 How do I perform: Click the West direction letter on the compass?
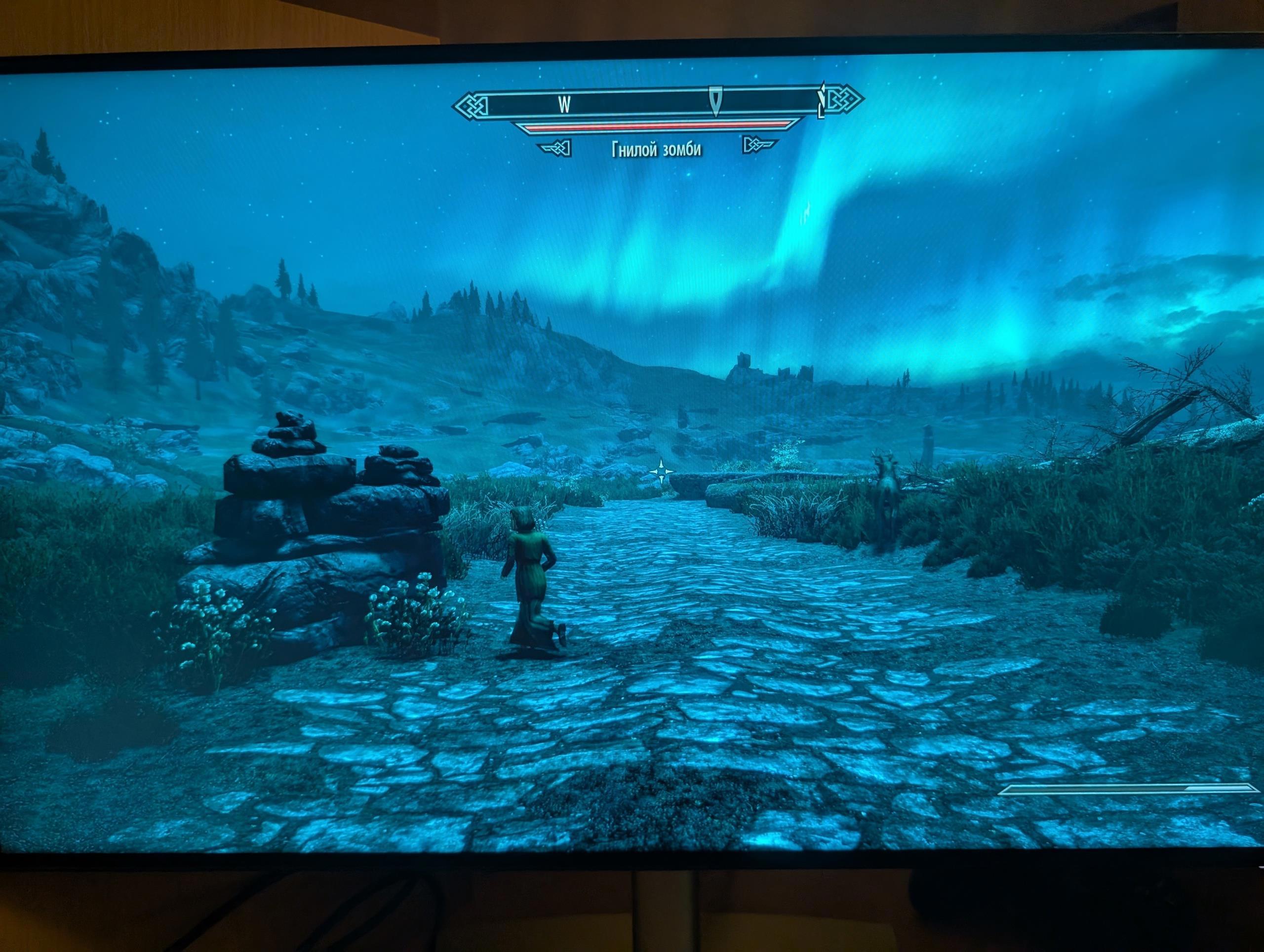coord(564,105)
